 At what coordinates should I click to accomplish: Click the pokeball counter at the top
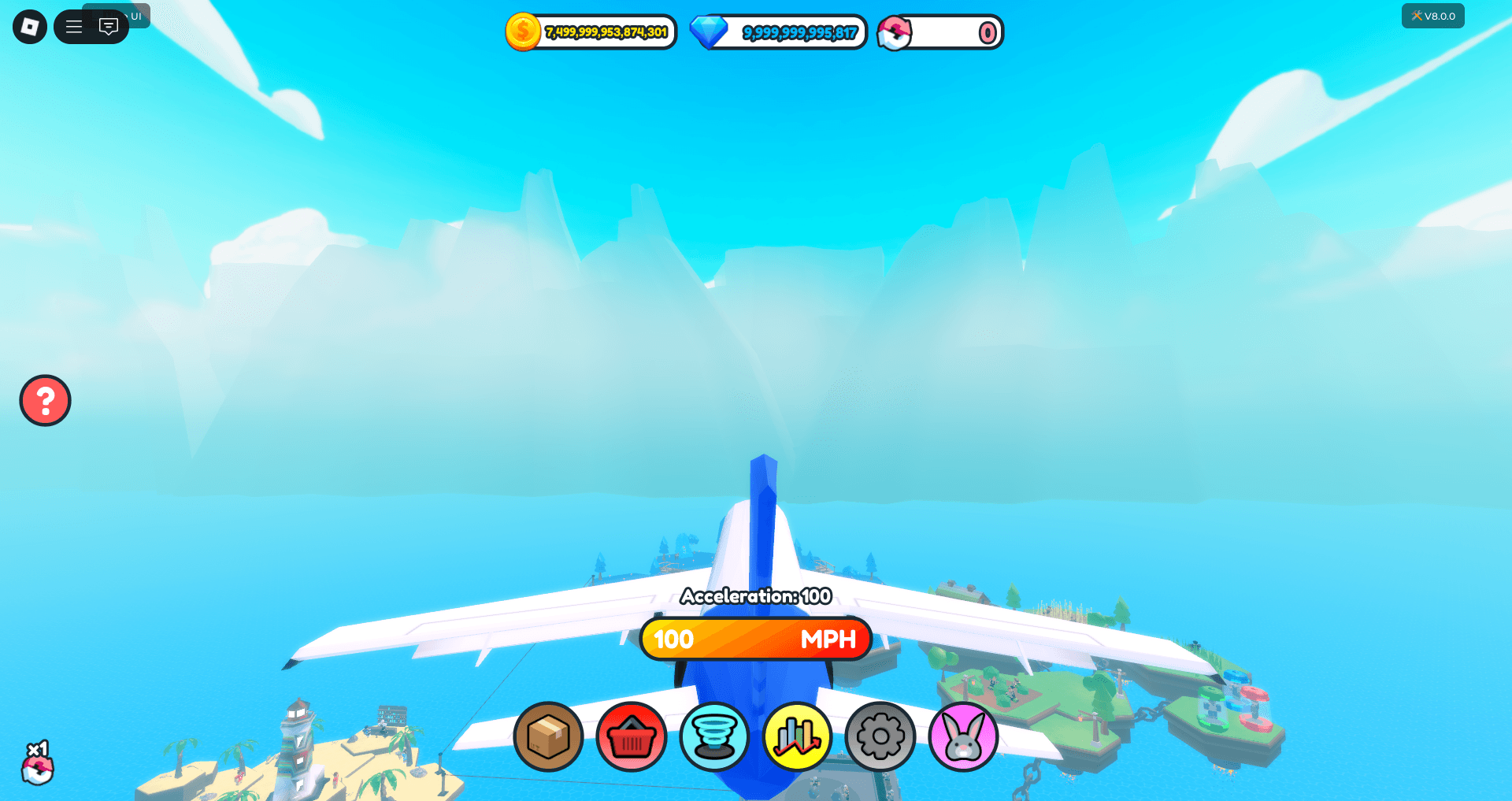pyautogui.click(x=941, y=32)
